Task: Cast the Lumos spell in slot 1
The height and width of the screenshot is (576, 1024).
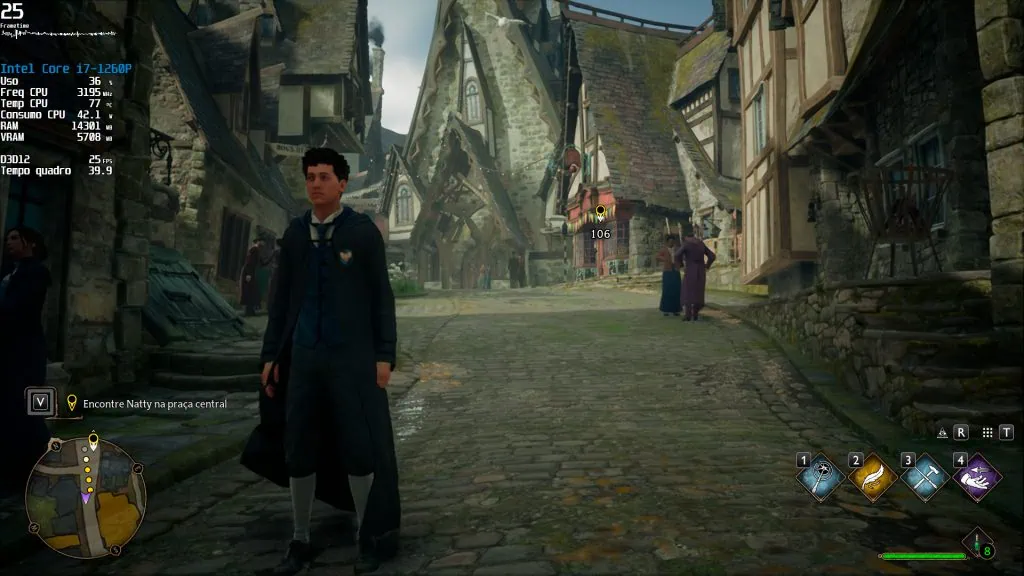Action: click(x=820, y=477)
